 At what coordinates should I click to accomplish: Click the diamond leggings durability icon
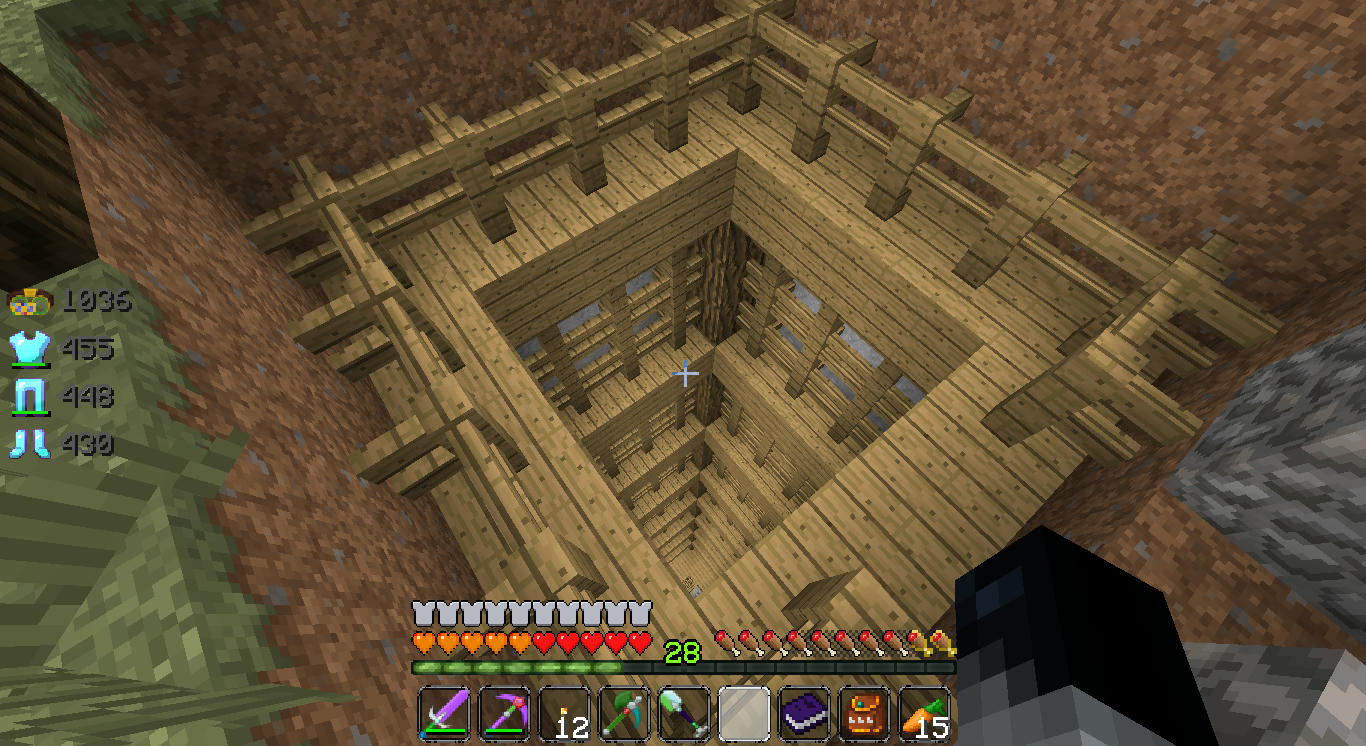coord(27,396)
